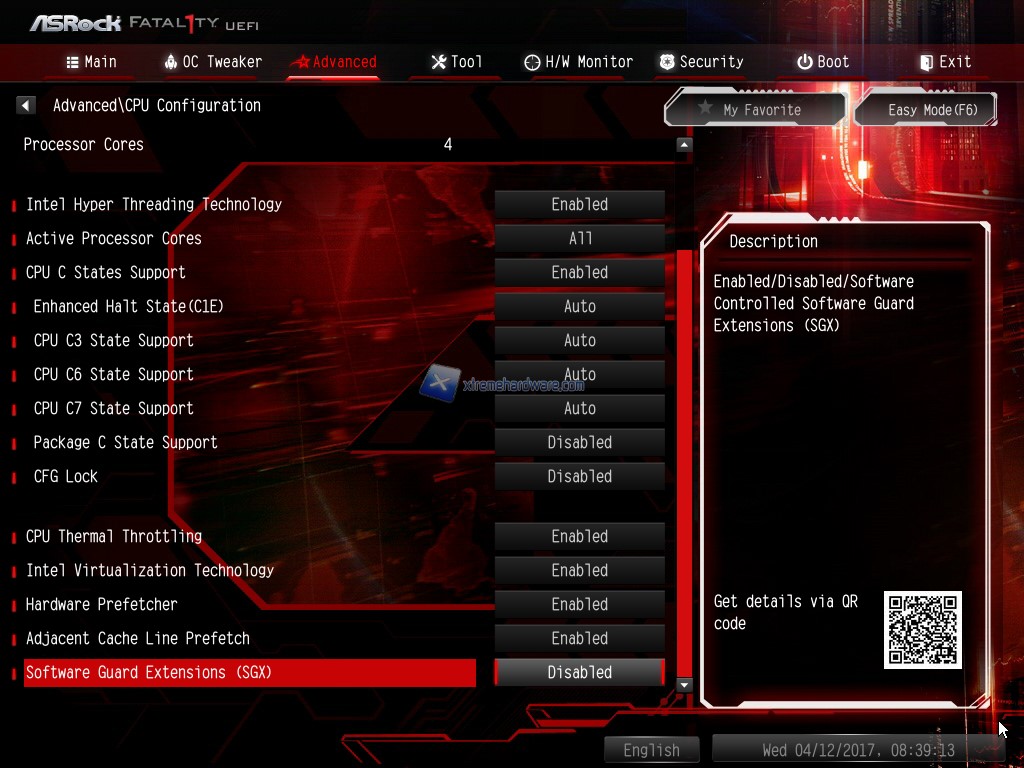
Task: Switch to Easy Mode (F6)
Action: click(927, 110)
